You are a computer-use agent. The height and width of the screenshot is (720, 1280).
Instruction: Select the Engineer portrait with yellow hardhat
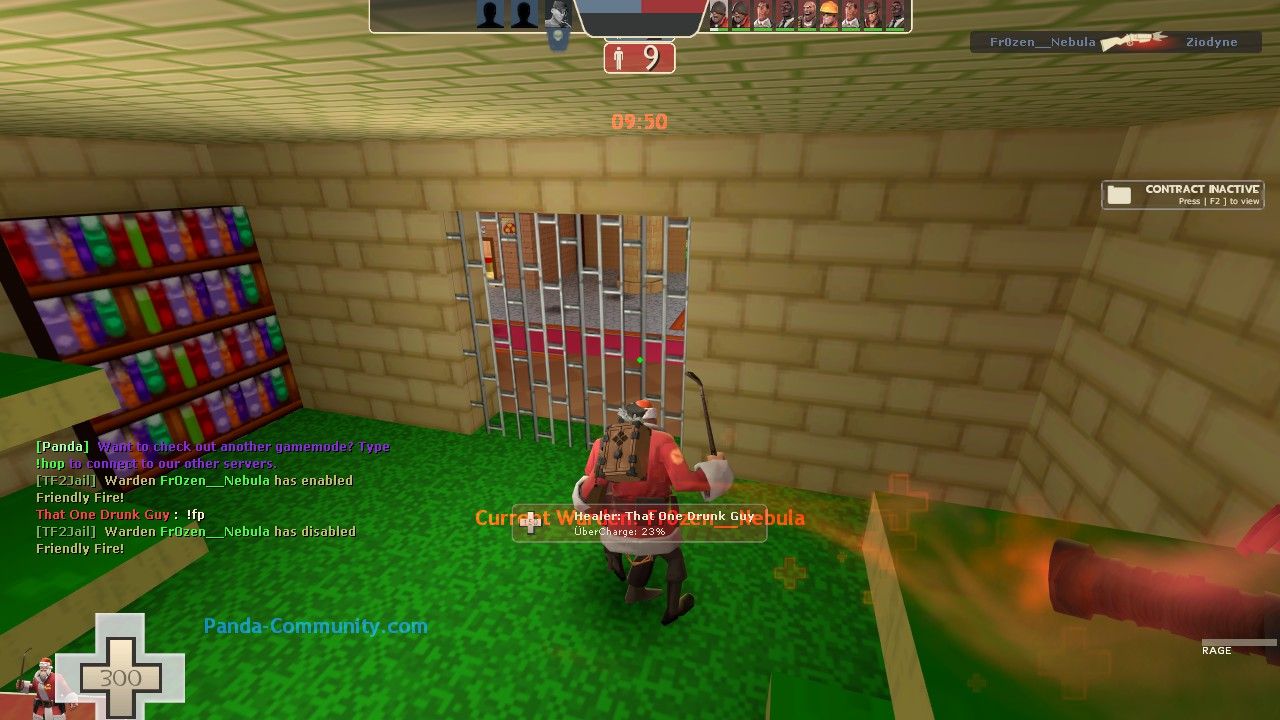coord(829,14)
